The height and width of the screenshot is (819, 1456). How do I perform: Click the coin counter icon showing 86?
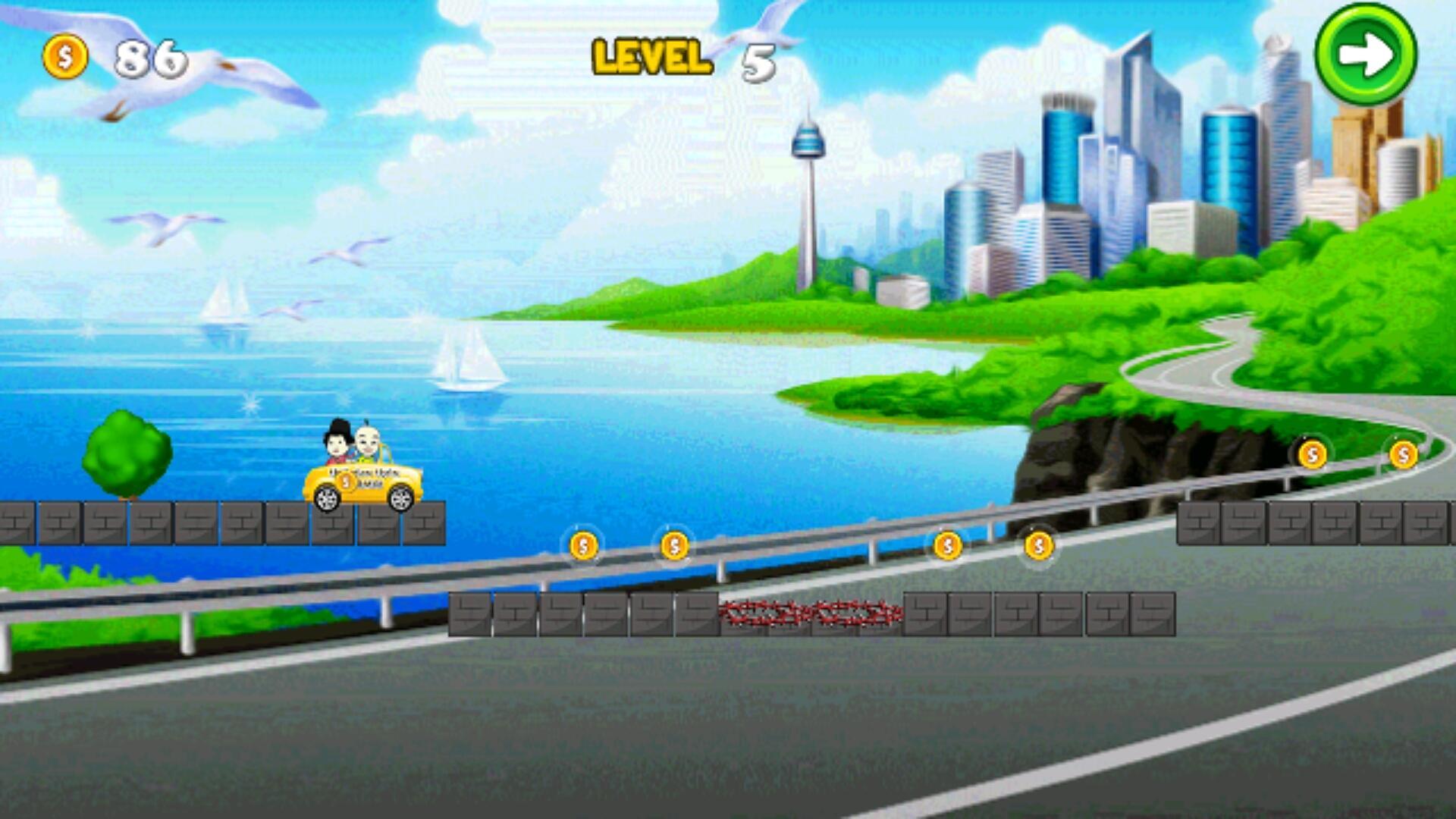coord(65,55)
